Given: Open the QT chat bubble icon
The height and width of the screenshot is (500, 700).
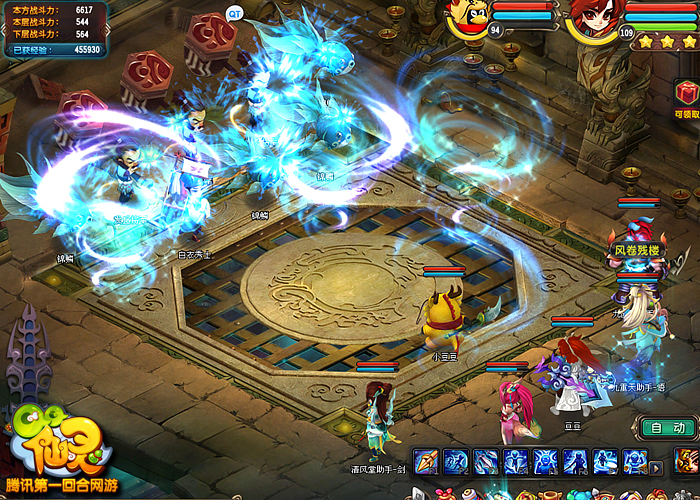Looking at the screenshot, I should tap(235, 13).
